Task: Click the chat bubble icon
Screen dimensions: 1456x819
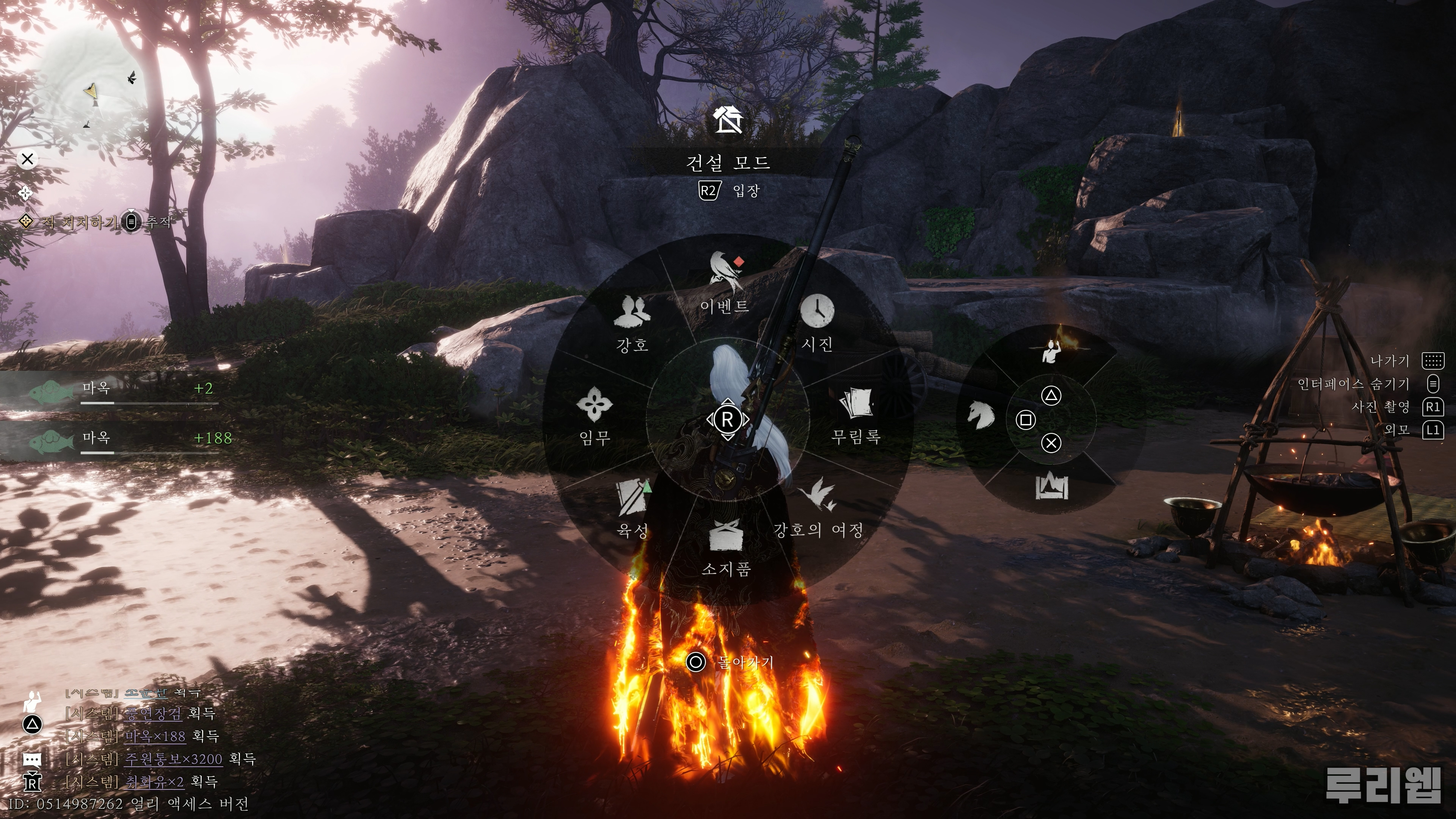Action: (32, 759)
